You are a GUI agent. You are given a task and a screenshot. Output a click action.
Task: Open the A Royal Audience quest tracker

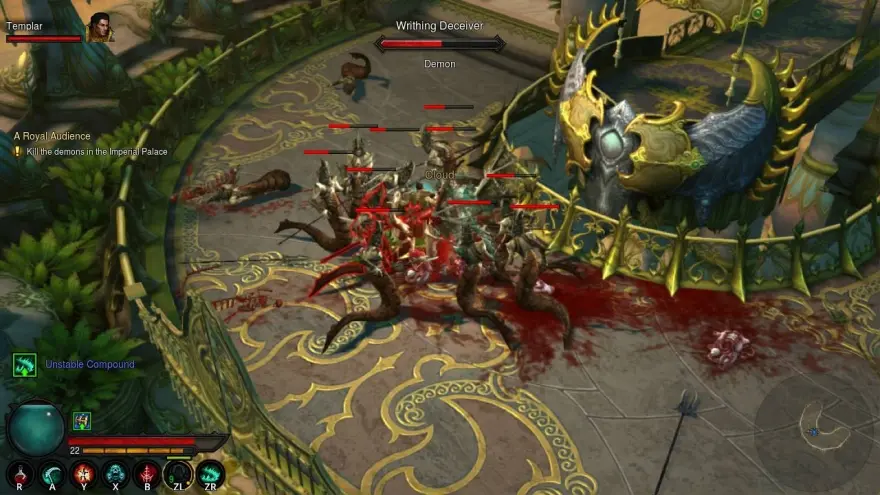click(x=52, y=136)
